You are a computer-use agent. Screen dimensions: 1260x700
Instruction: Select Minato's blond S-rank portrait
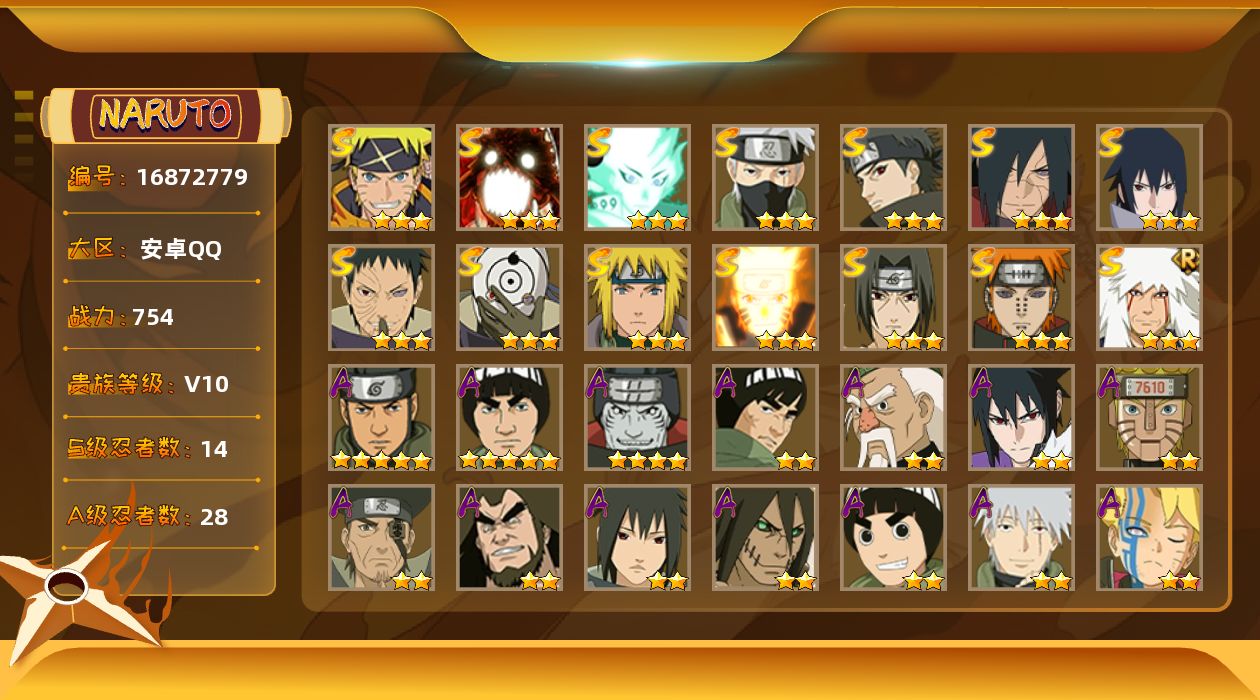(637, 297)
